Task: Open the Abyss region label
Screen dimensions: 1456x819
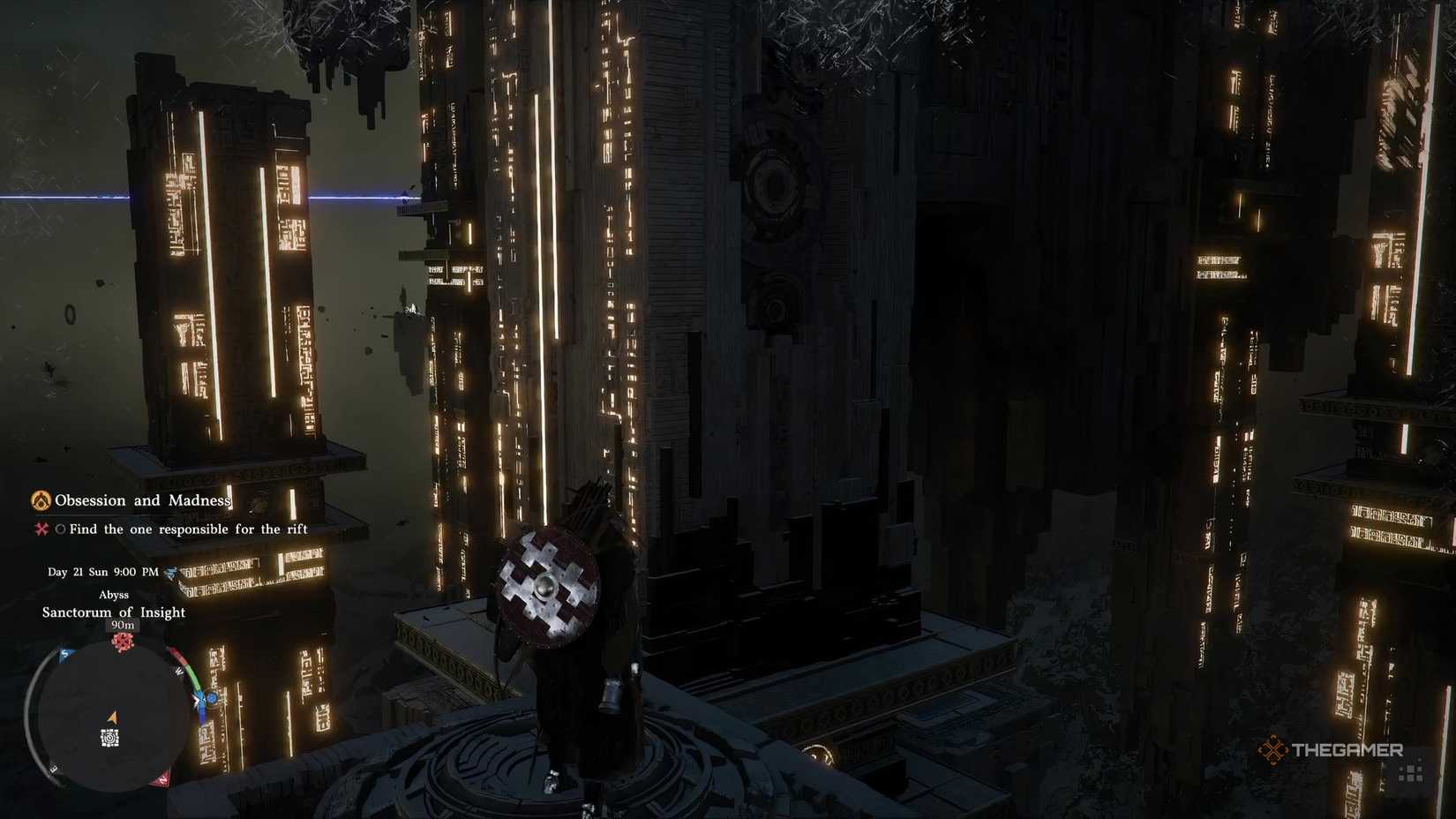Action: click(x=114, y=595)
